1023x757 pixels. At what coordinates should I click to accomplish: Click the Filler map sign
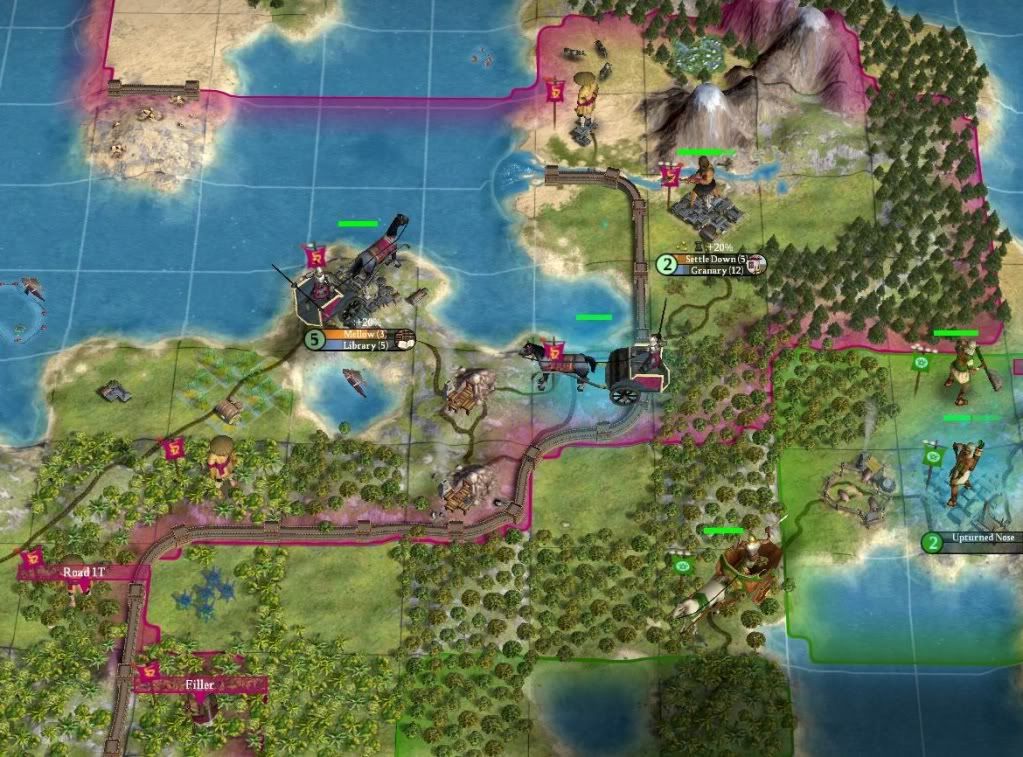pyautogui.click(x=201, y=684)
